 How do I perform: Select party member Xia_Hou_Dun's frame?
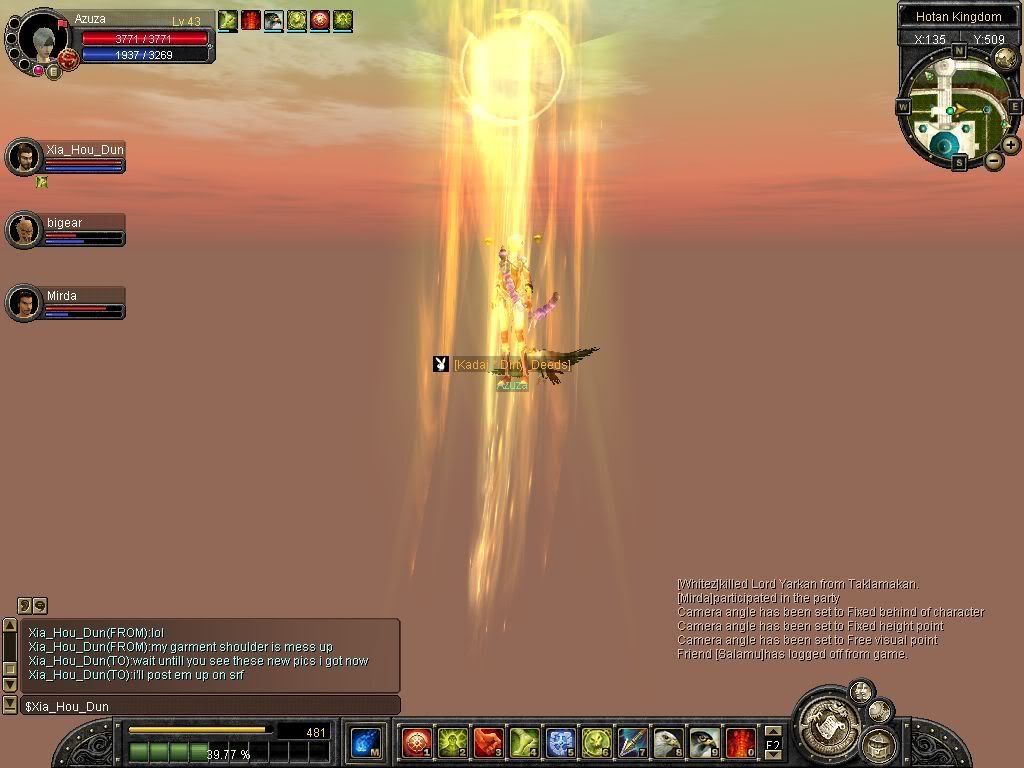click(x=66, y=157)
